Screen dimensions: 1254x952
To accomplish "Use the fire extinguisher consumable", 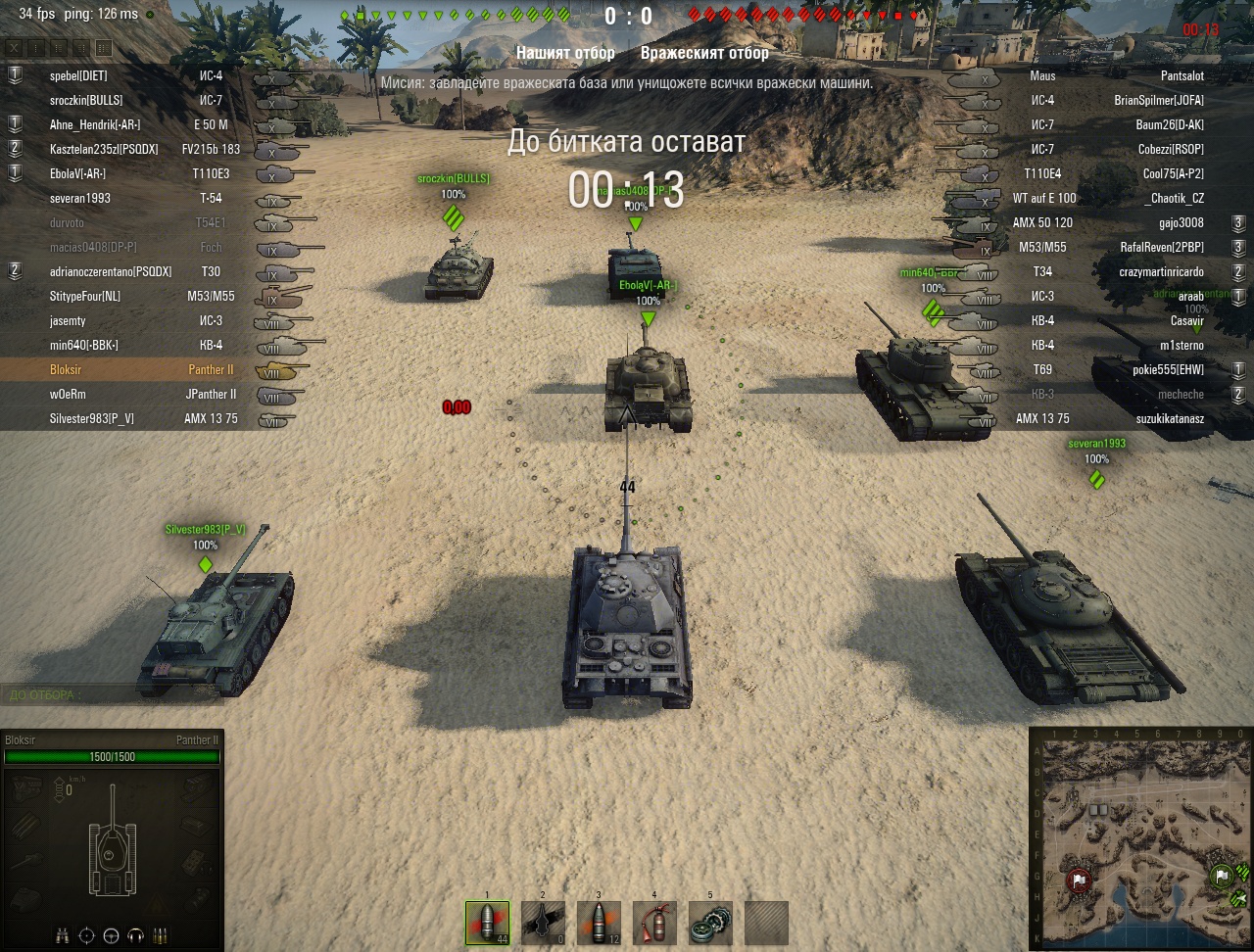I will coord(654,923).
